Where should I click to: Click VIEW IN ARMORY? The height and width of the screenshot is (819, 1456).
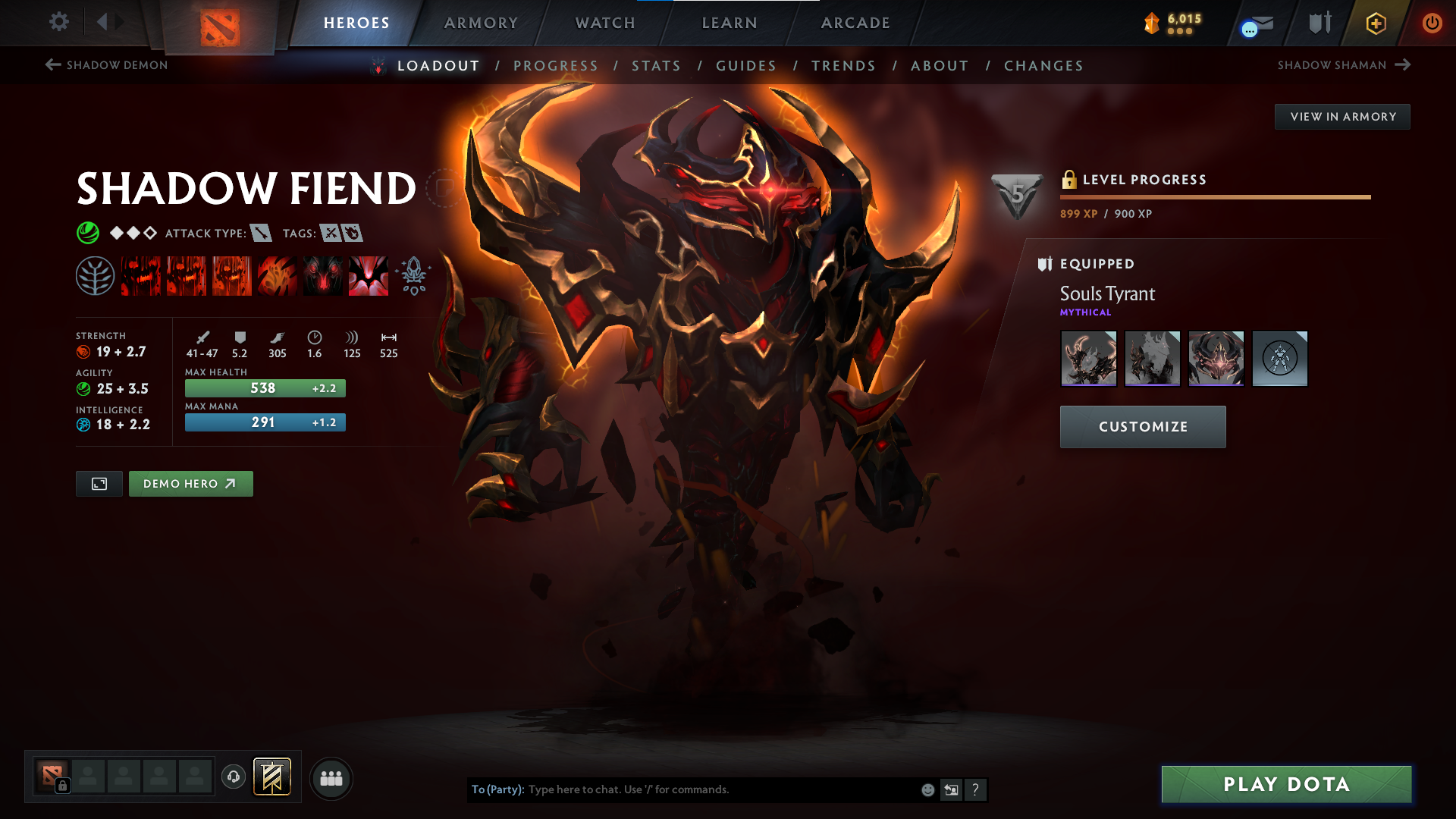click(1342, 116)
